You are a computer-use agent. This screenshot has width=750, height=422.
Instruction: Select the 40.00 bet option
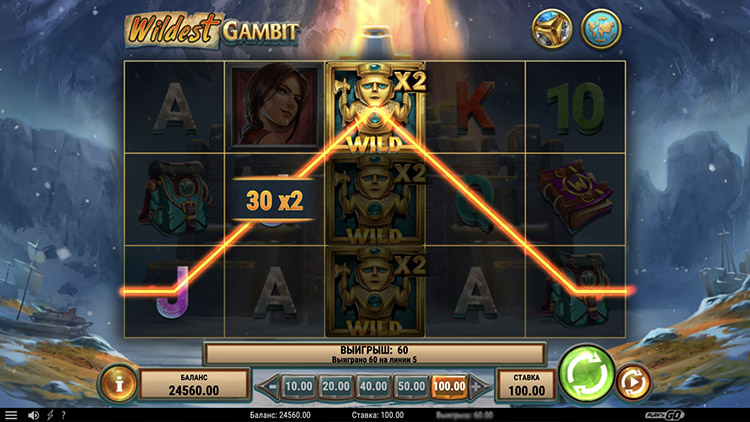(x=373, y=385)
